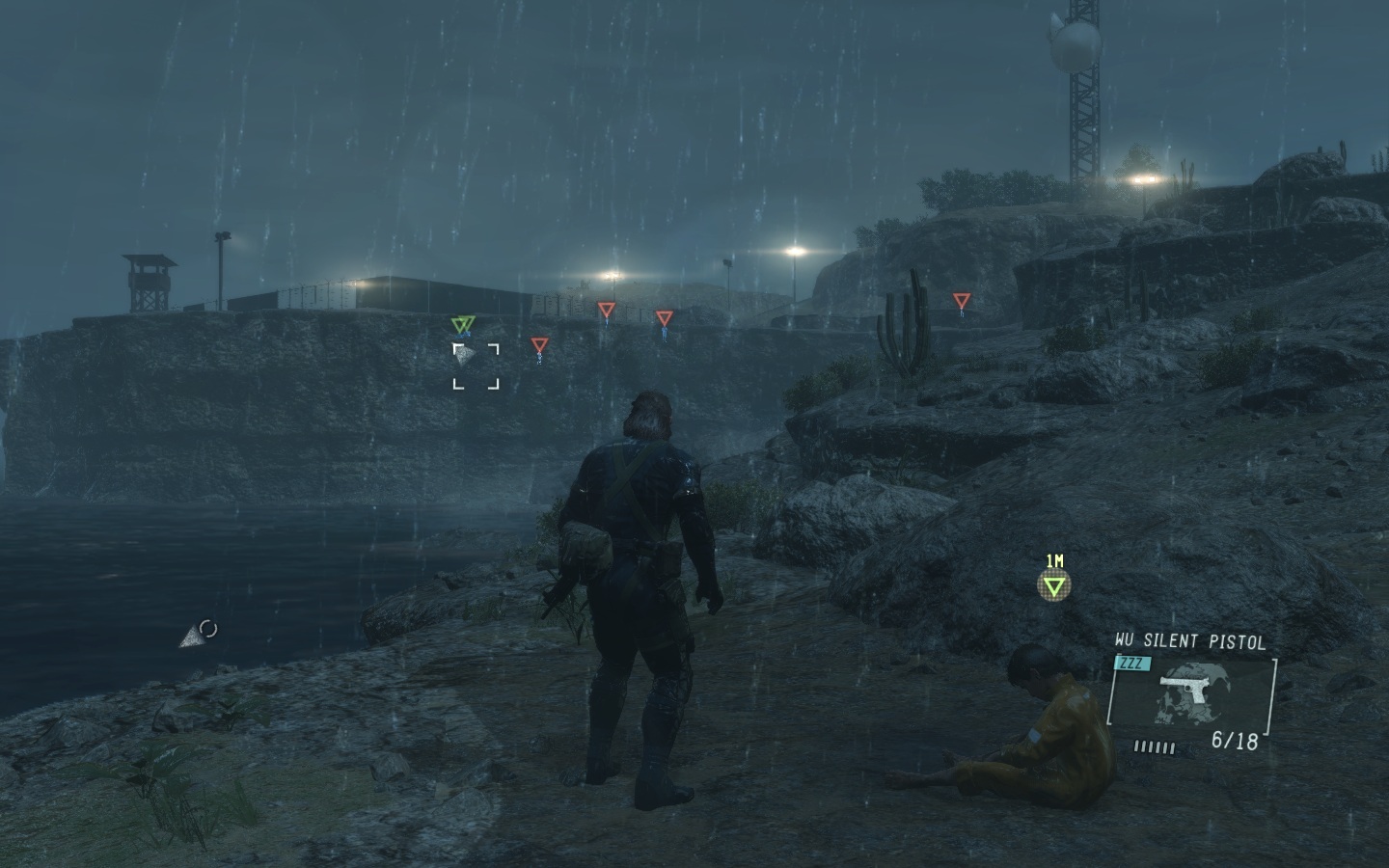Select the grey arrow indicator with circle
1389x868 pixels.
(198, 635)
